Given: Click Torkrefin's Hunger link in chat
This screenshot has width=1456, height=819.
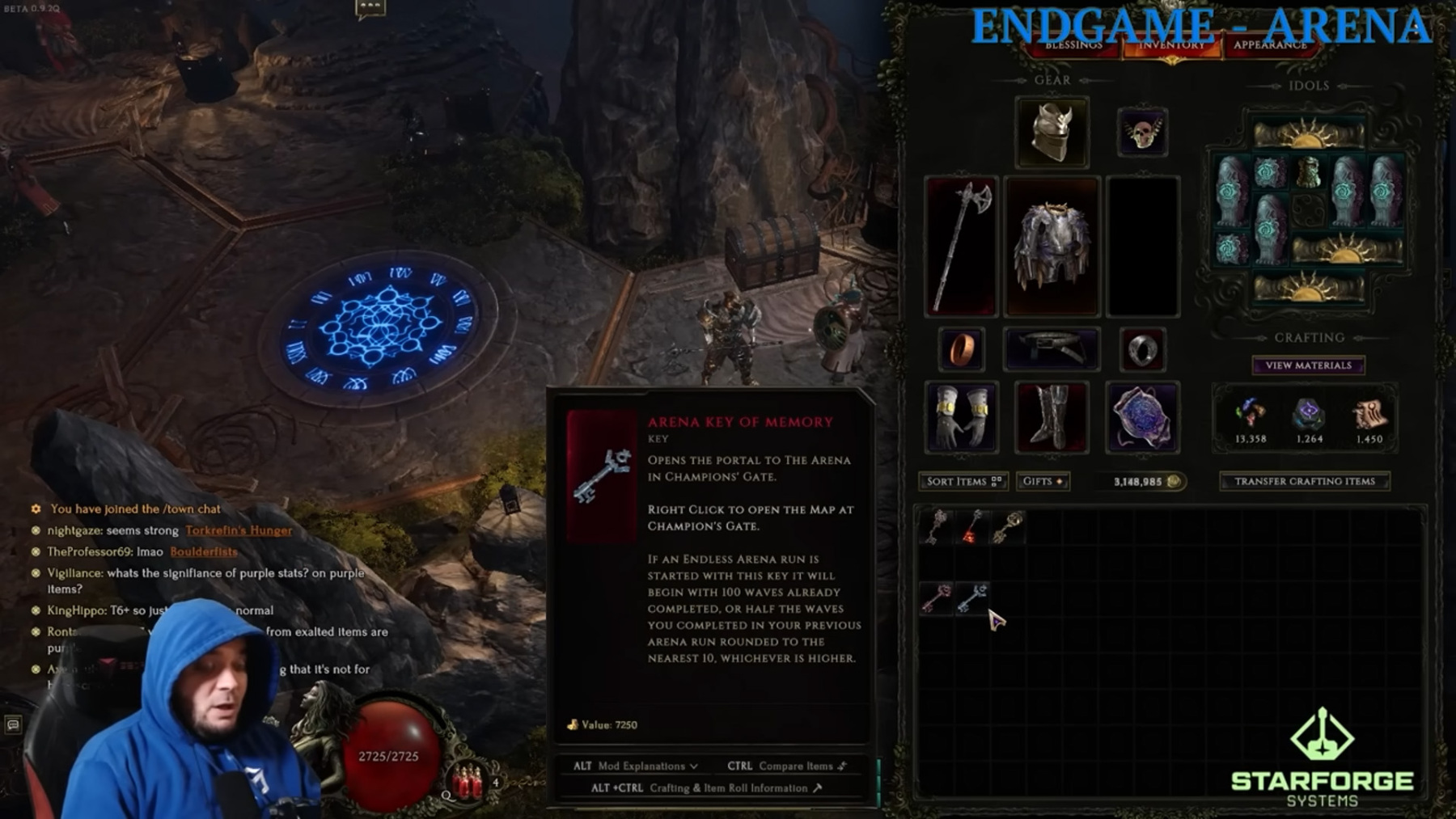Looking at the screenshot, I should [239, 530].
